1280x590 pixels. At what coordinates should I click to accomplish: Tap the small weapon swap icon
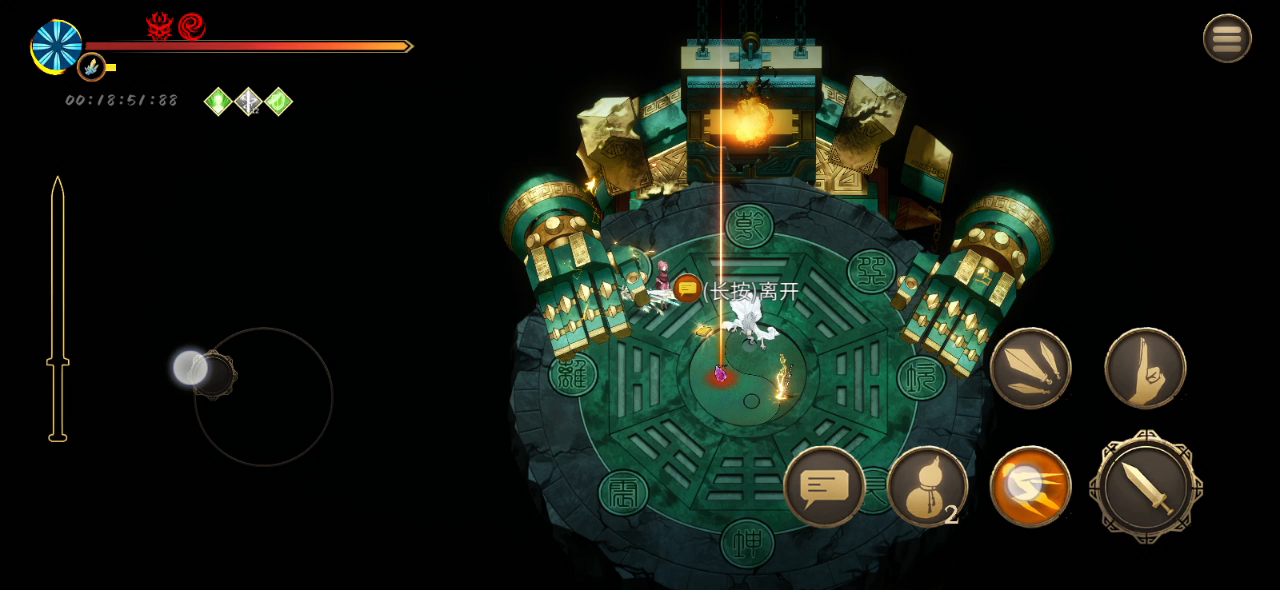pos(91,67)
